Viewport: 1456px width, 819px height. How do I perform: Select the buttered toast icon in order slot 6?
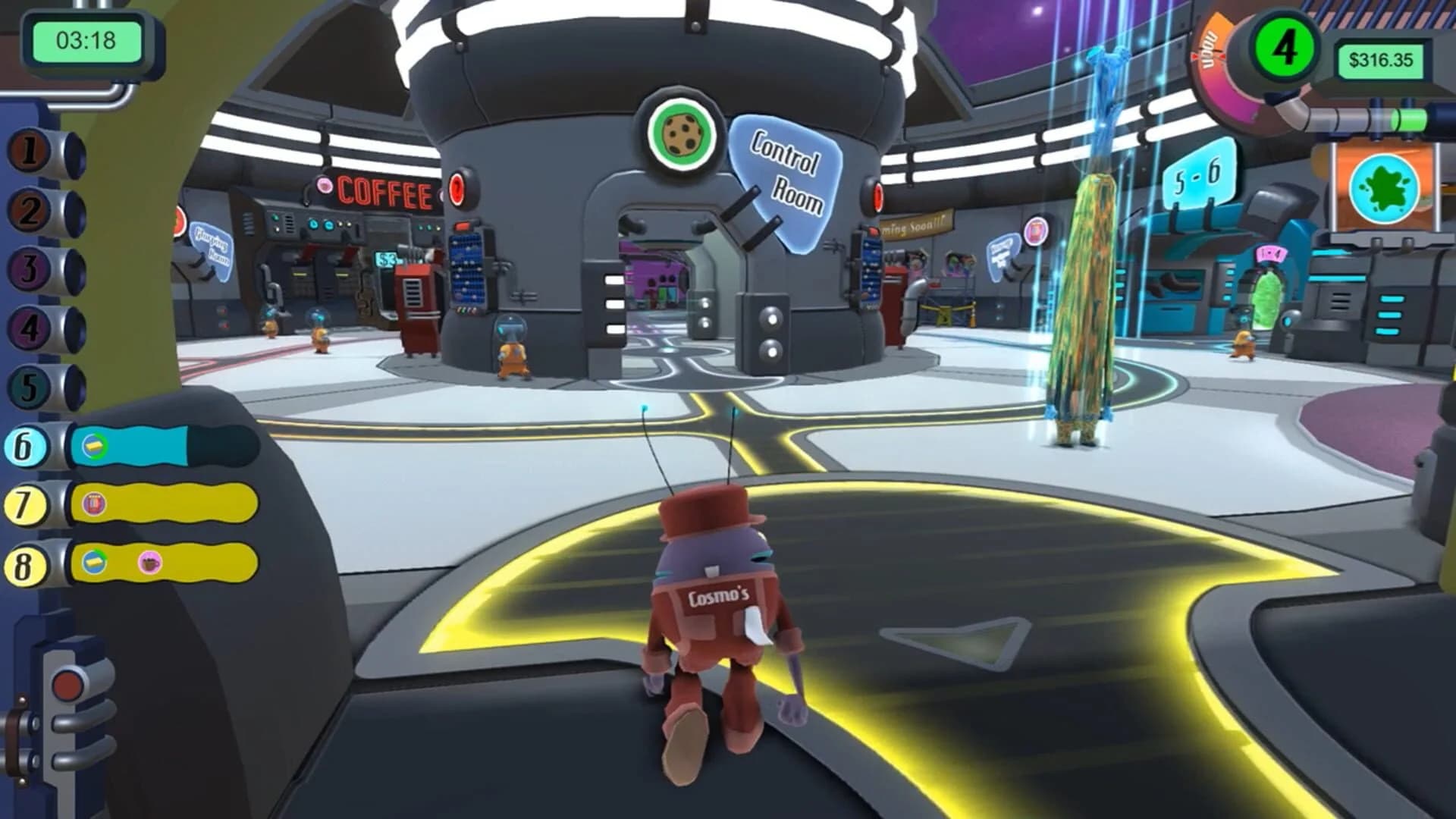[x=93, y=445]
